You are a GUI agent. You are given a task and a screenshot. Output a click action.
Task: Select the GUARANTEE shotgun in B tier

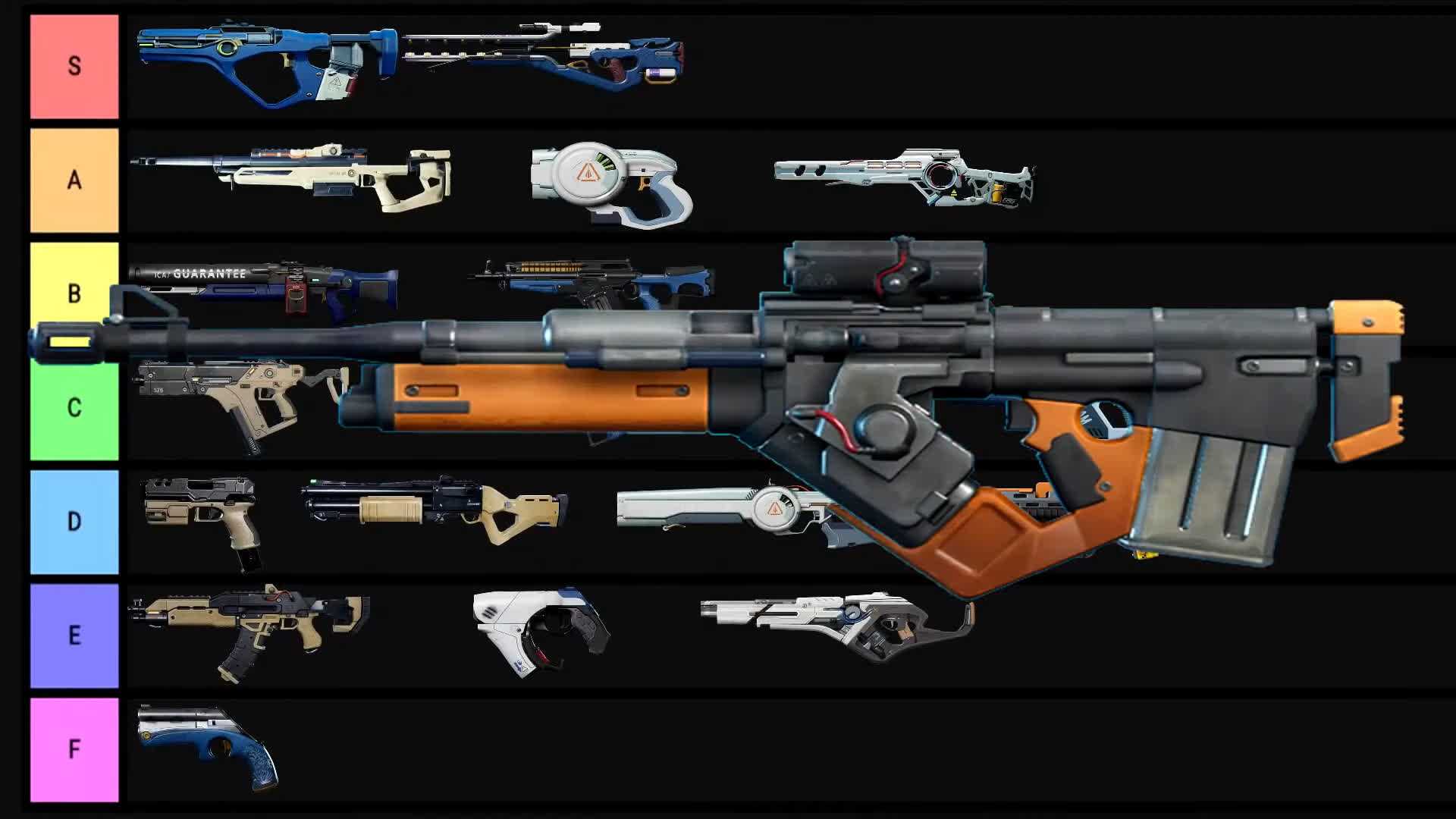pos(265,287)
